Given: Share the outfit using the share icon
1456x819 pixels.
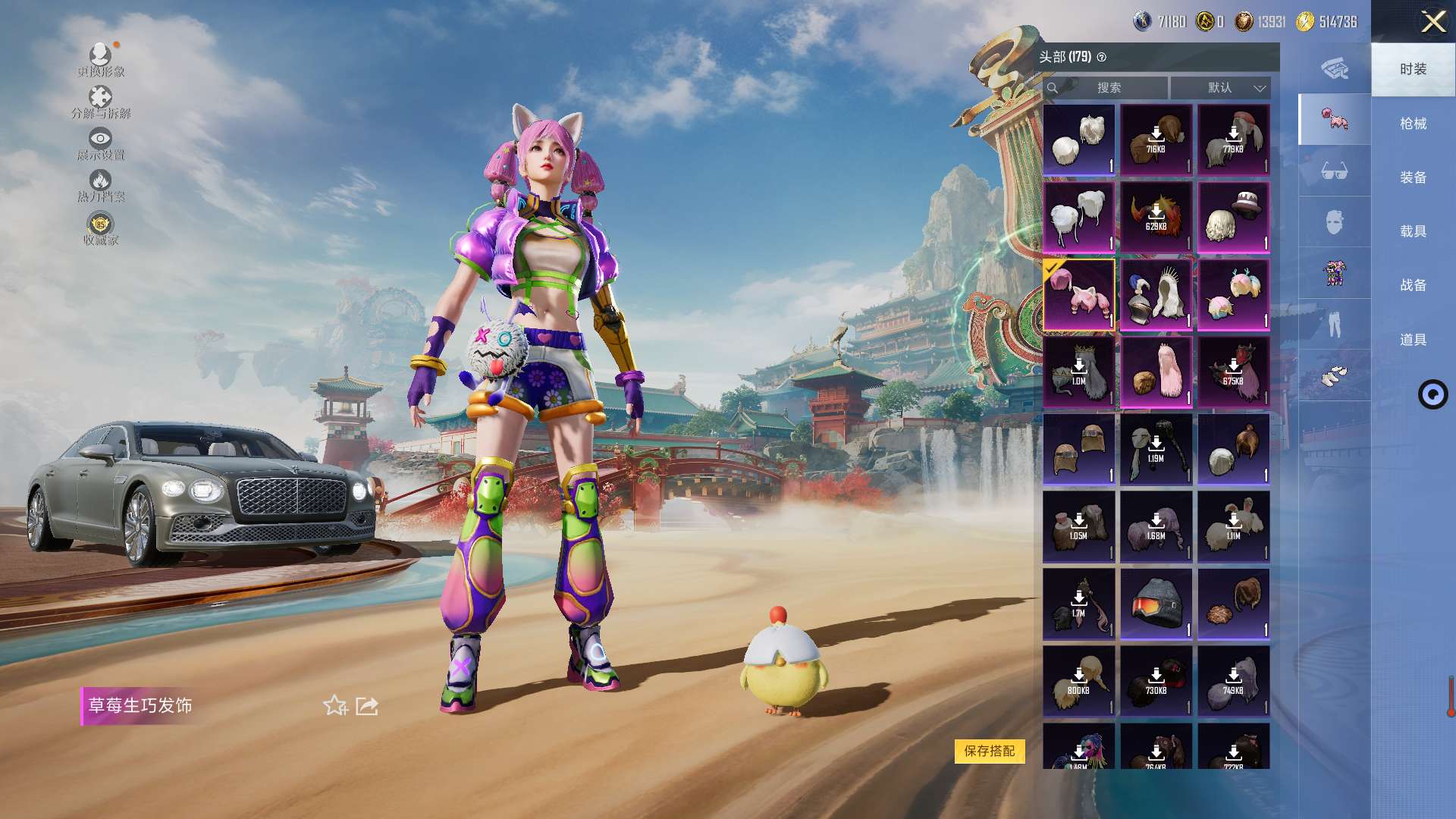Looking at the screenshot, I should click(367, 706).
